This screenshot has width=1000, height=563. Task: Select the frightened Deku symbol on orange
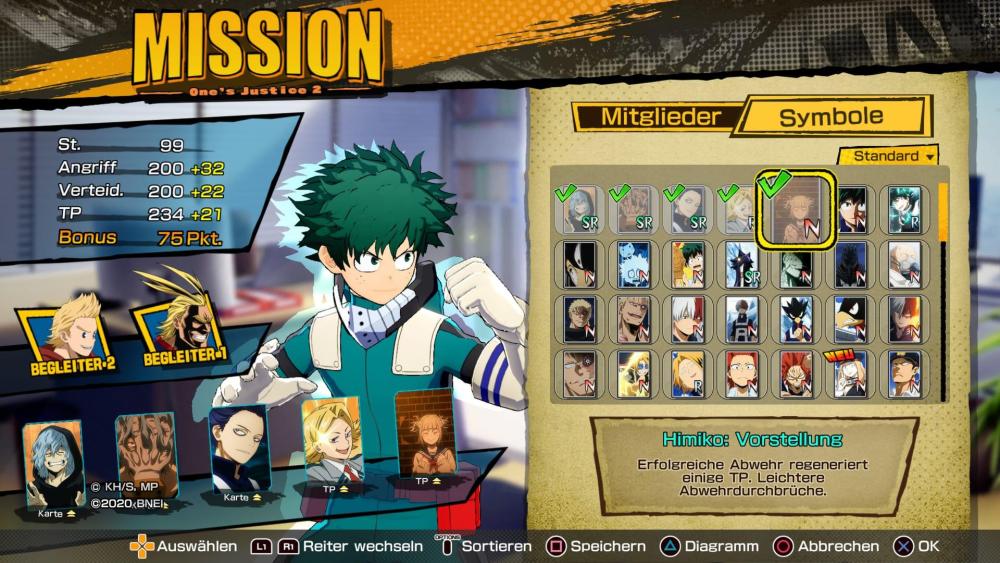click(x=688, y=265)
